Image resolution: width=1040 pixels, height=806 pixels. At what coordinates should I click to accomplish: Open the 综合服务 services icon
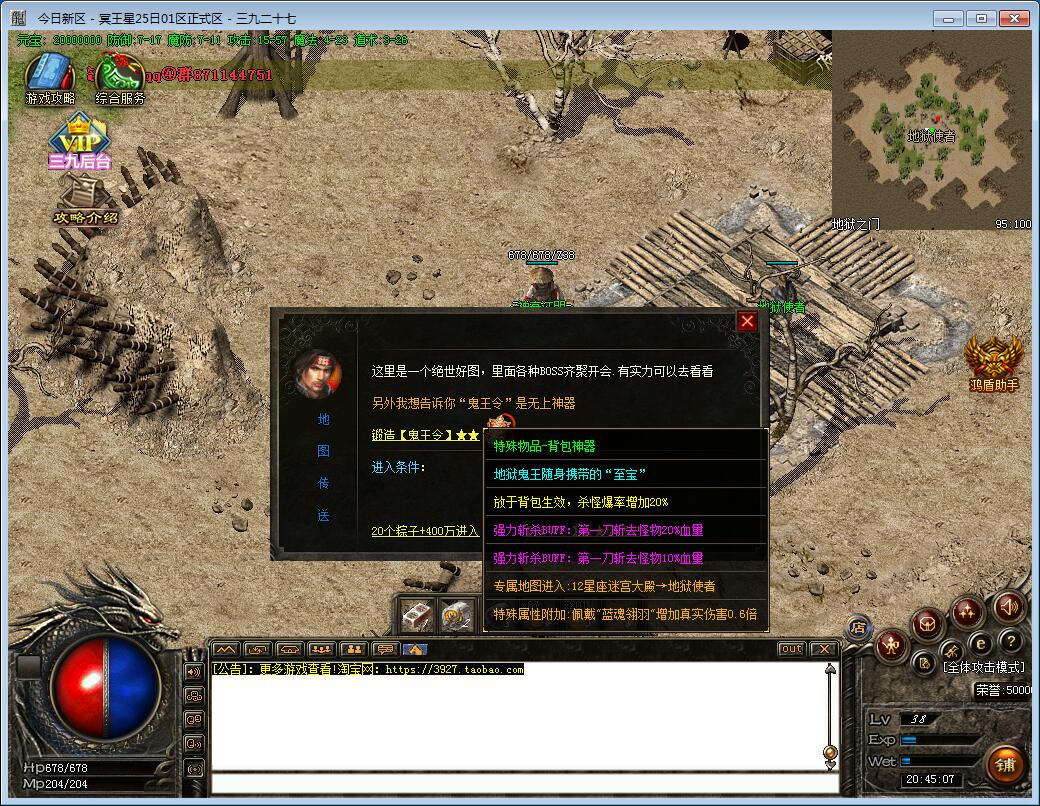tap(120, 75)
